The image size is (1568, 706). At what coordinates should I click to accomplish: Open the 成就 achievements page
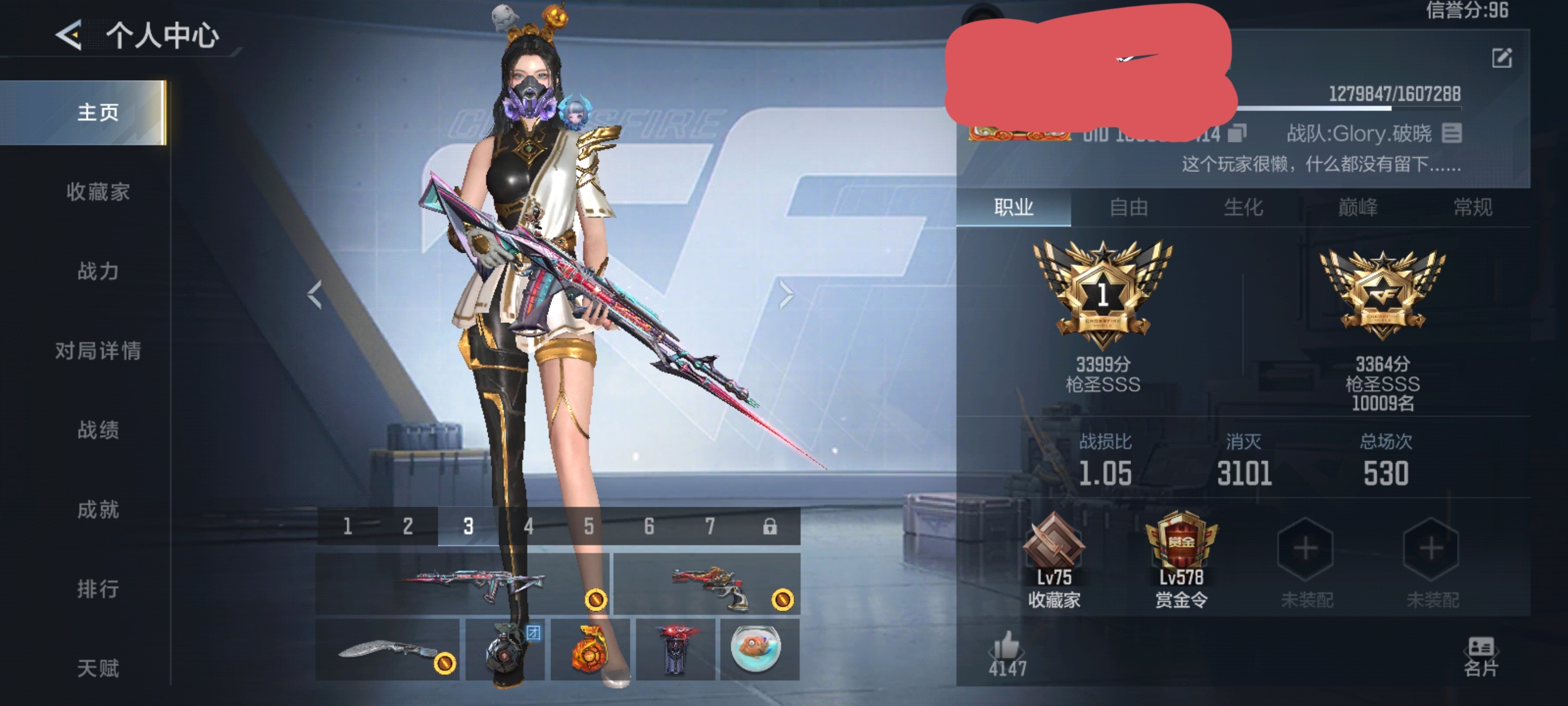[98, 509]
